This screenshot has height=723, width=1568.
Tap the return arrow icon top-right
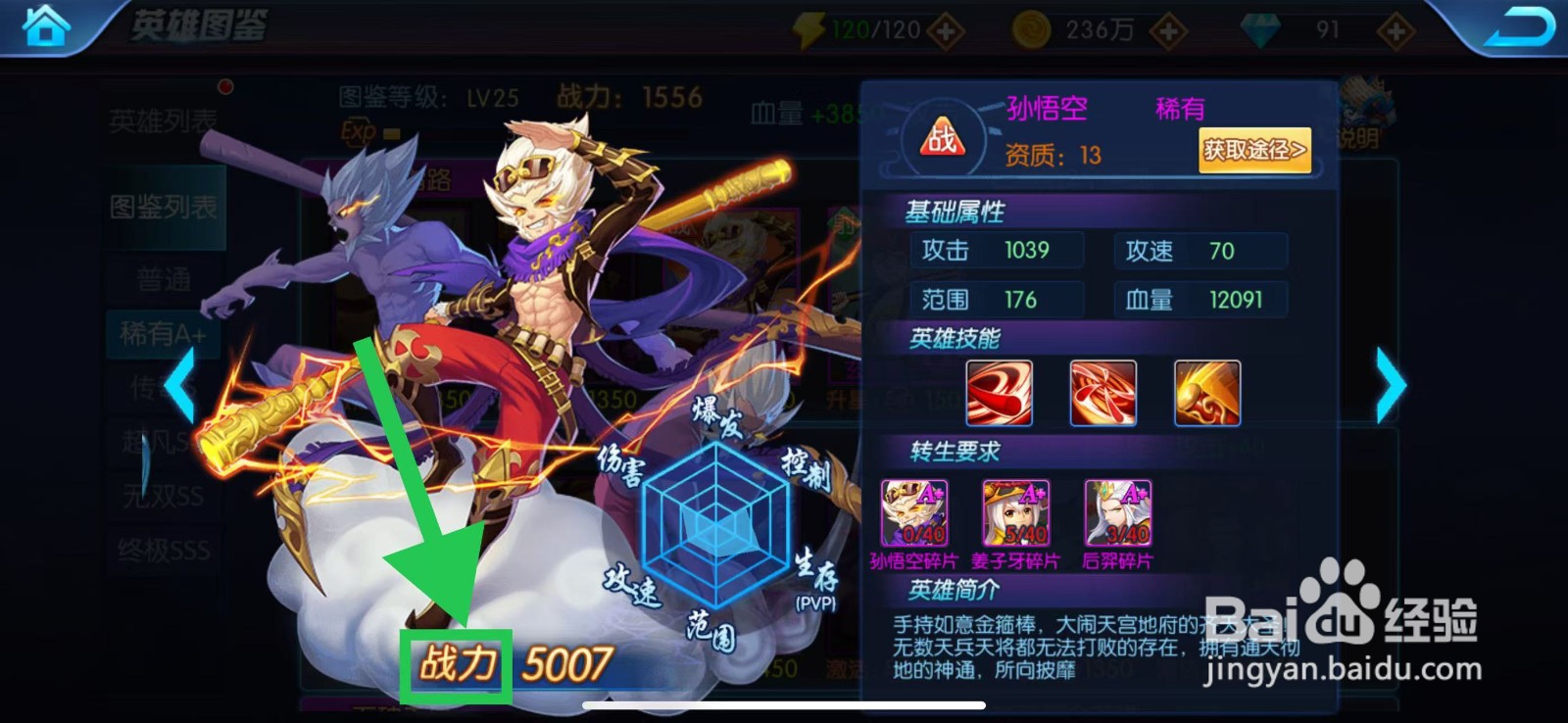(x=1517, y=25)
